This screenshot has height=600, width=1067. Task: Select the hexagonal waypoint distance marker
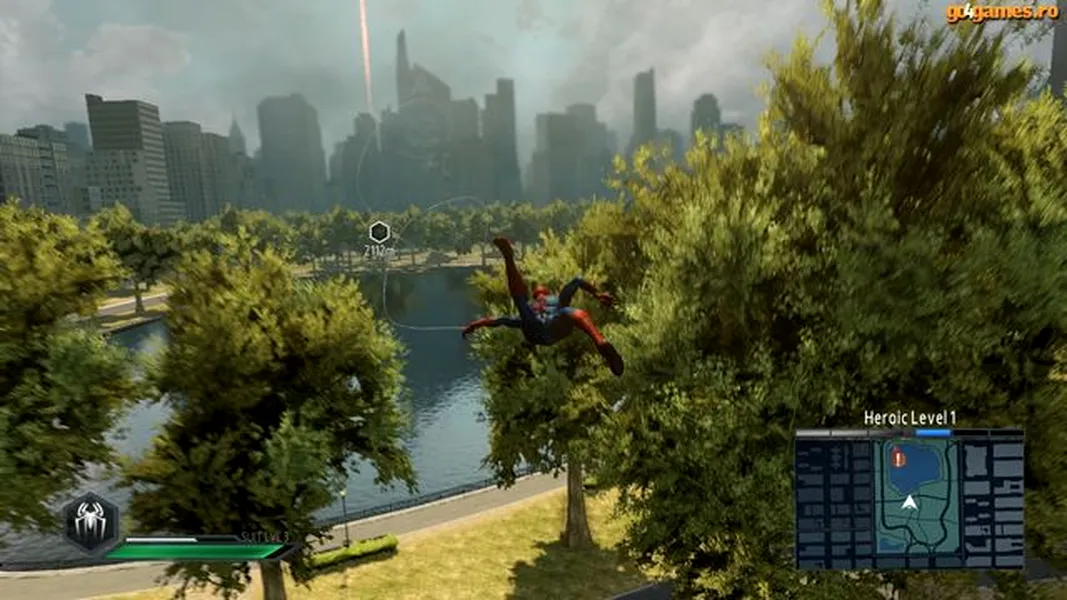point(378,233)
